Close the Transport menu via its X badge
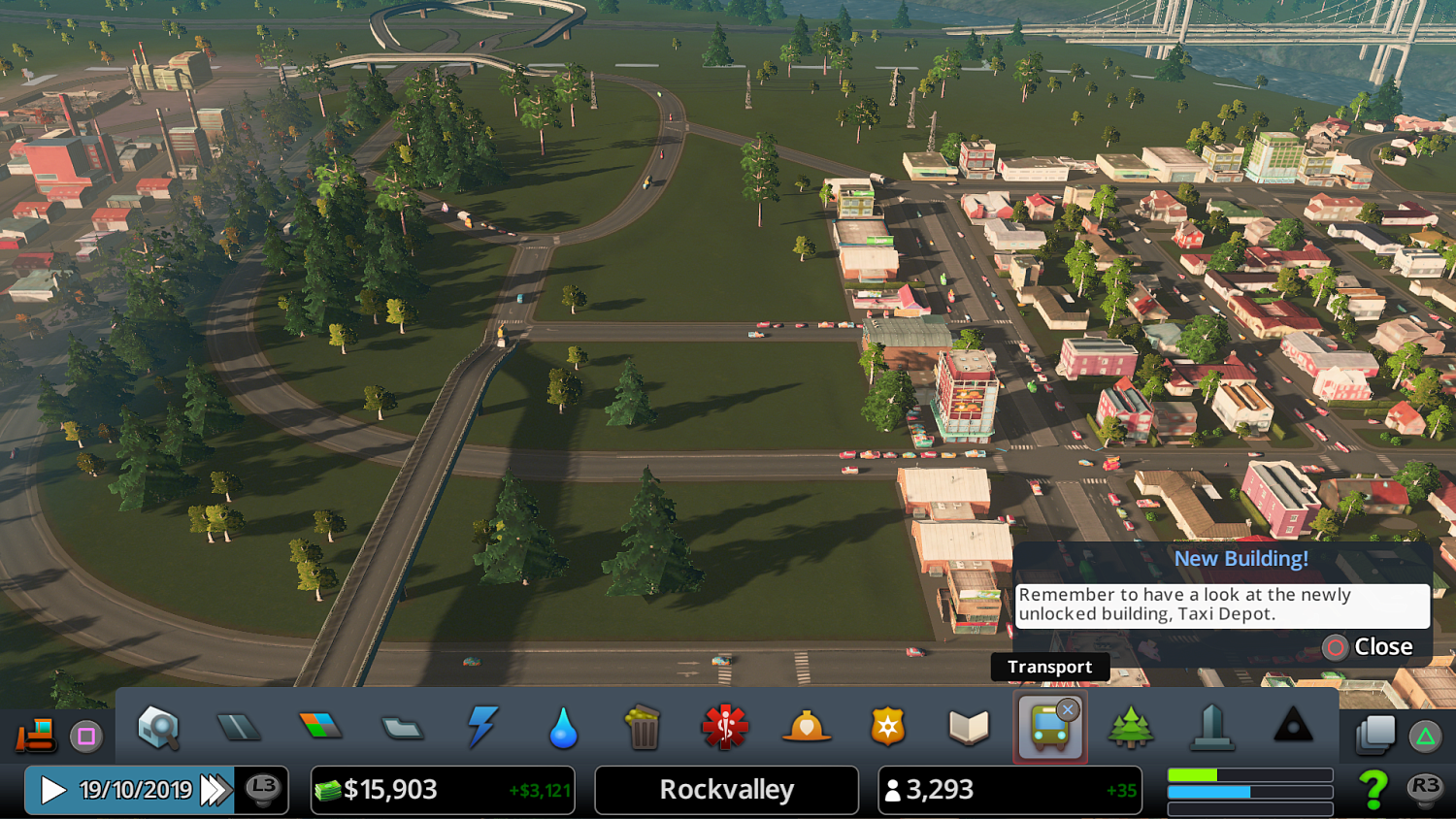 coord(1068,709)
